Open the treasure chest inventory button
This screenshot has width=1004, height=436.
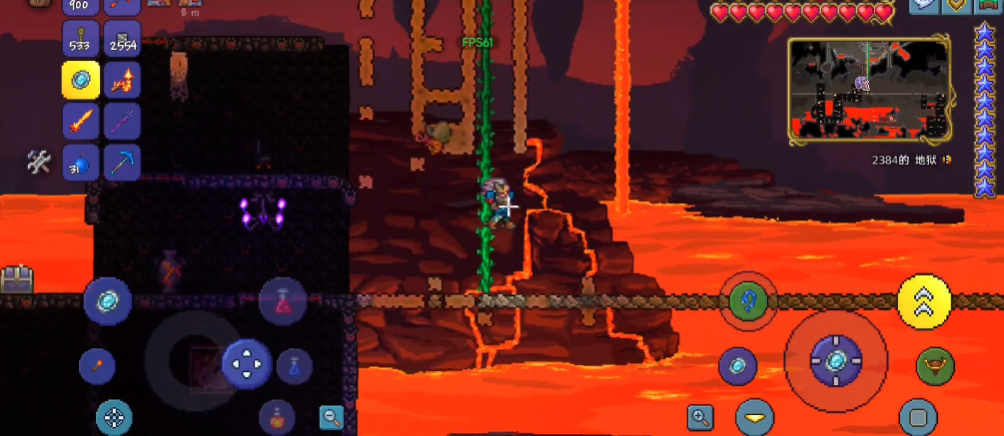tap(16, 279)
